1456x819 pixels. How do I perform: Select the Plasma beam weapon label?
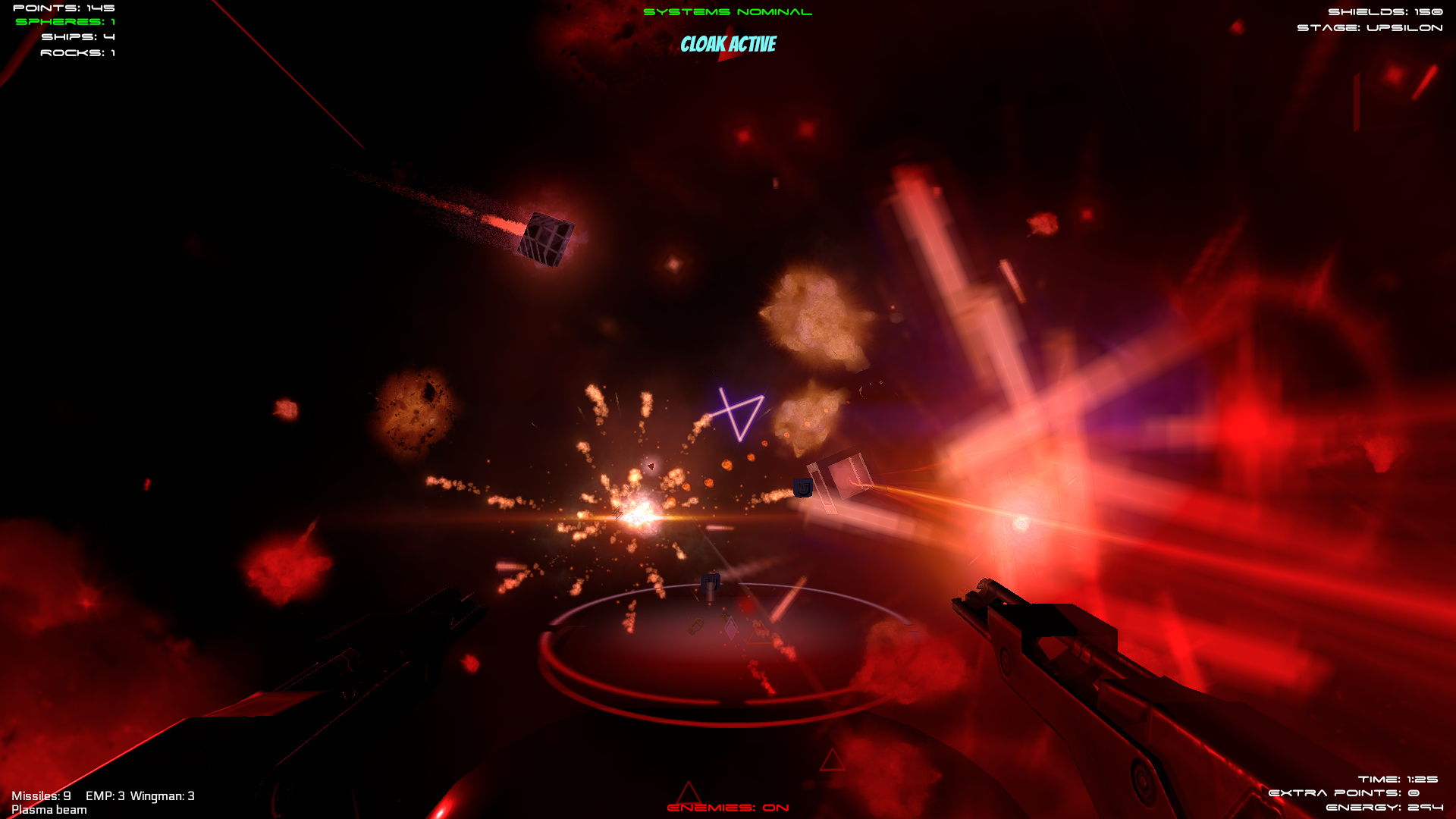pos(49,810)
